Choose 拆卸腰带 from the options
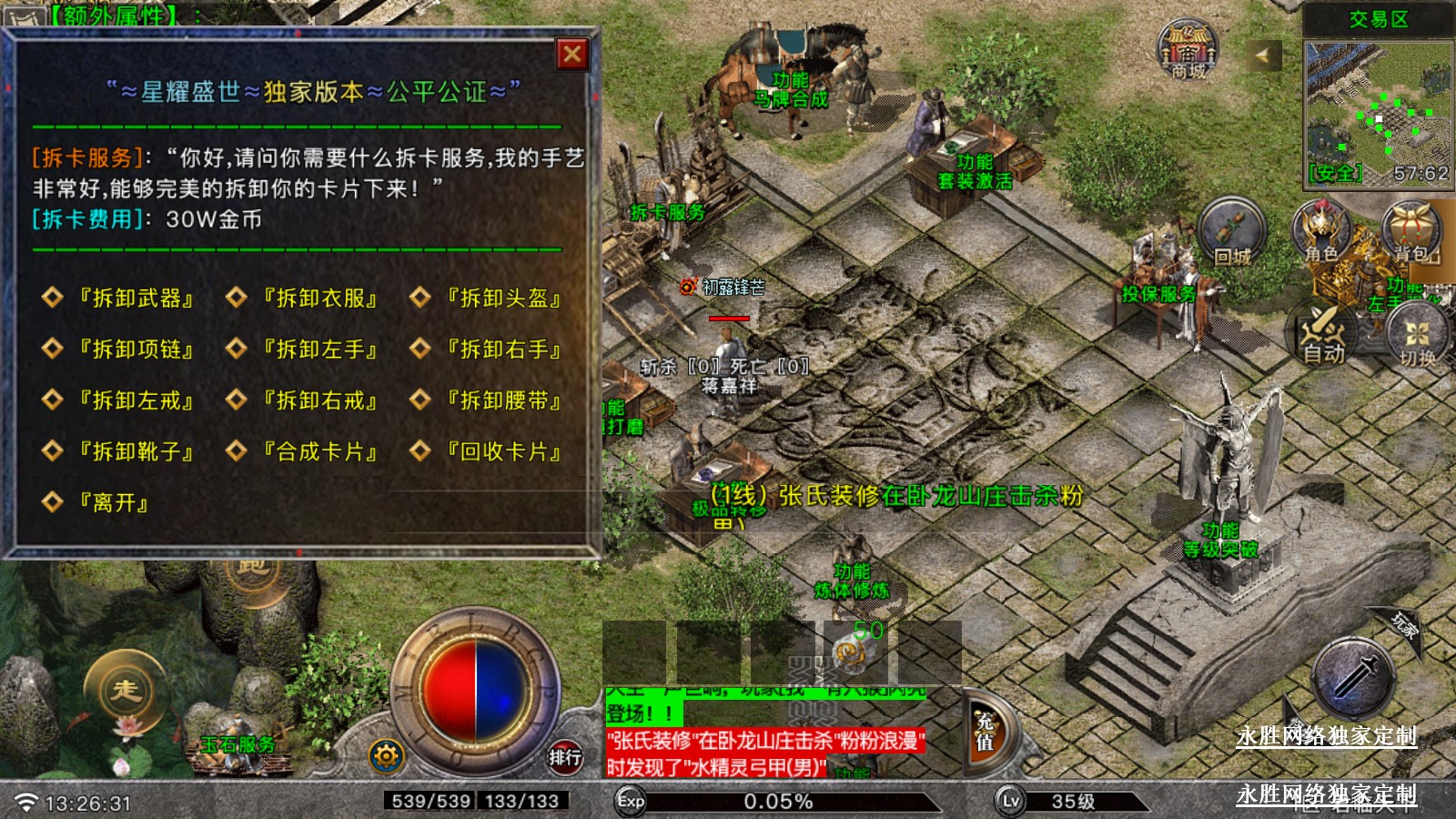Screen dimensions: 1456x819 pyautogui.click(x=503, y=400)
